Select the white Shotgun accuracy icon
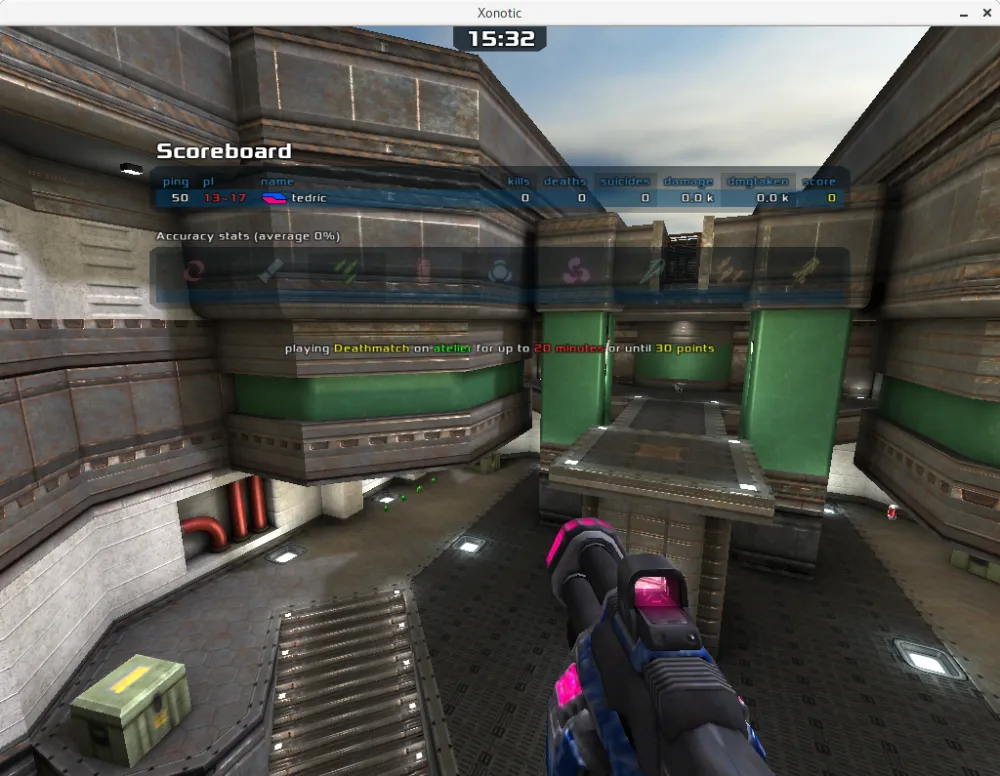Viewport: 1000px width, 776px height. click(x=271, y=270)
